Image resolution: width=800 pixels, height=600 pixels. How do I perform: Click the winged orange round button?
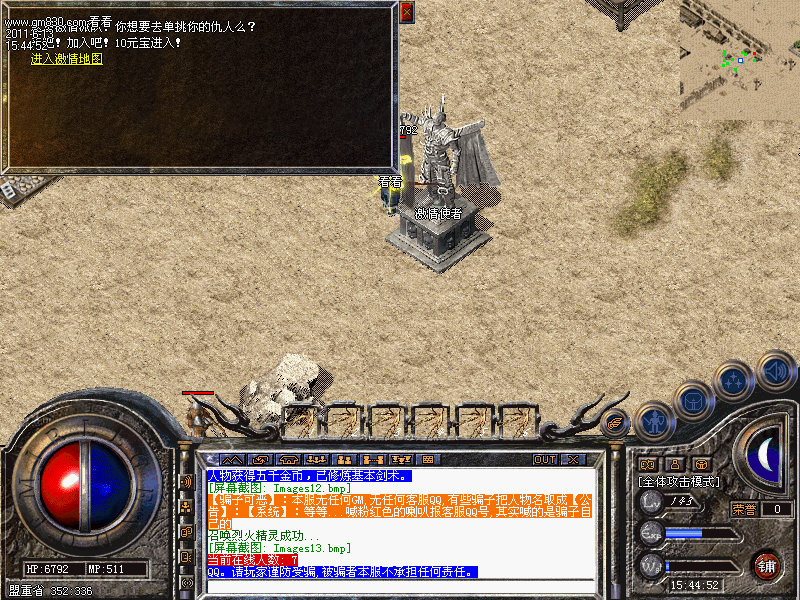(x=615, y=423)
